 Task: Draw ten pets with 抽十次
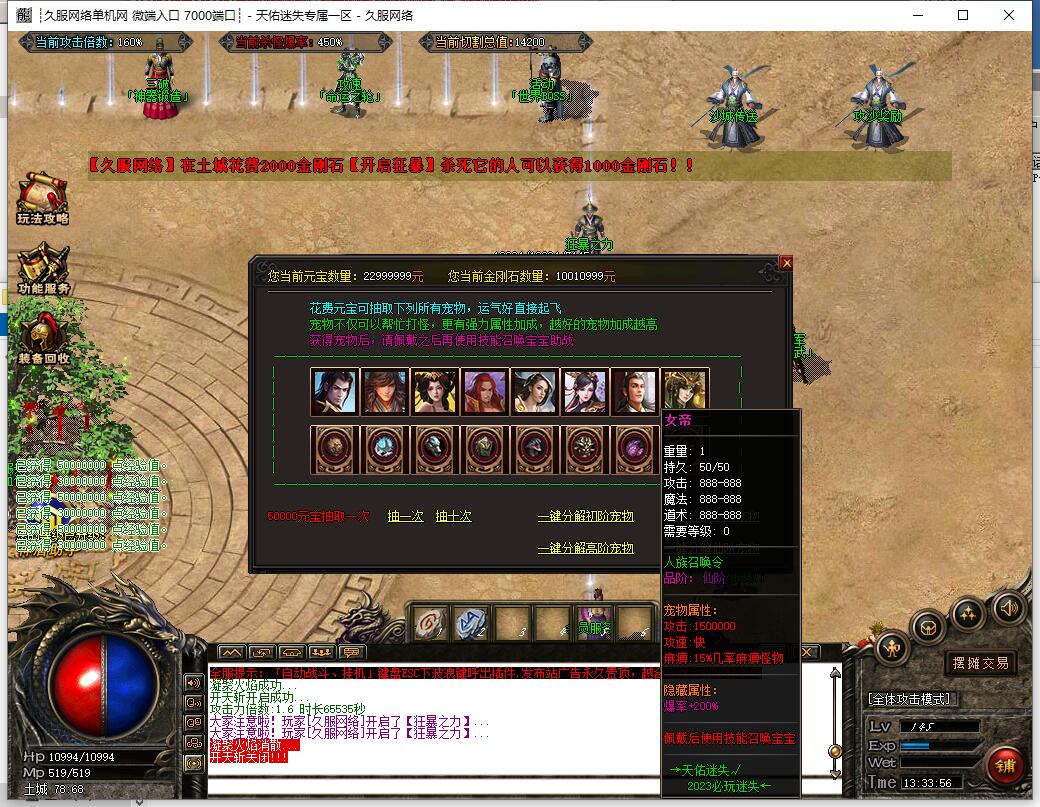pos(453,516)
